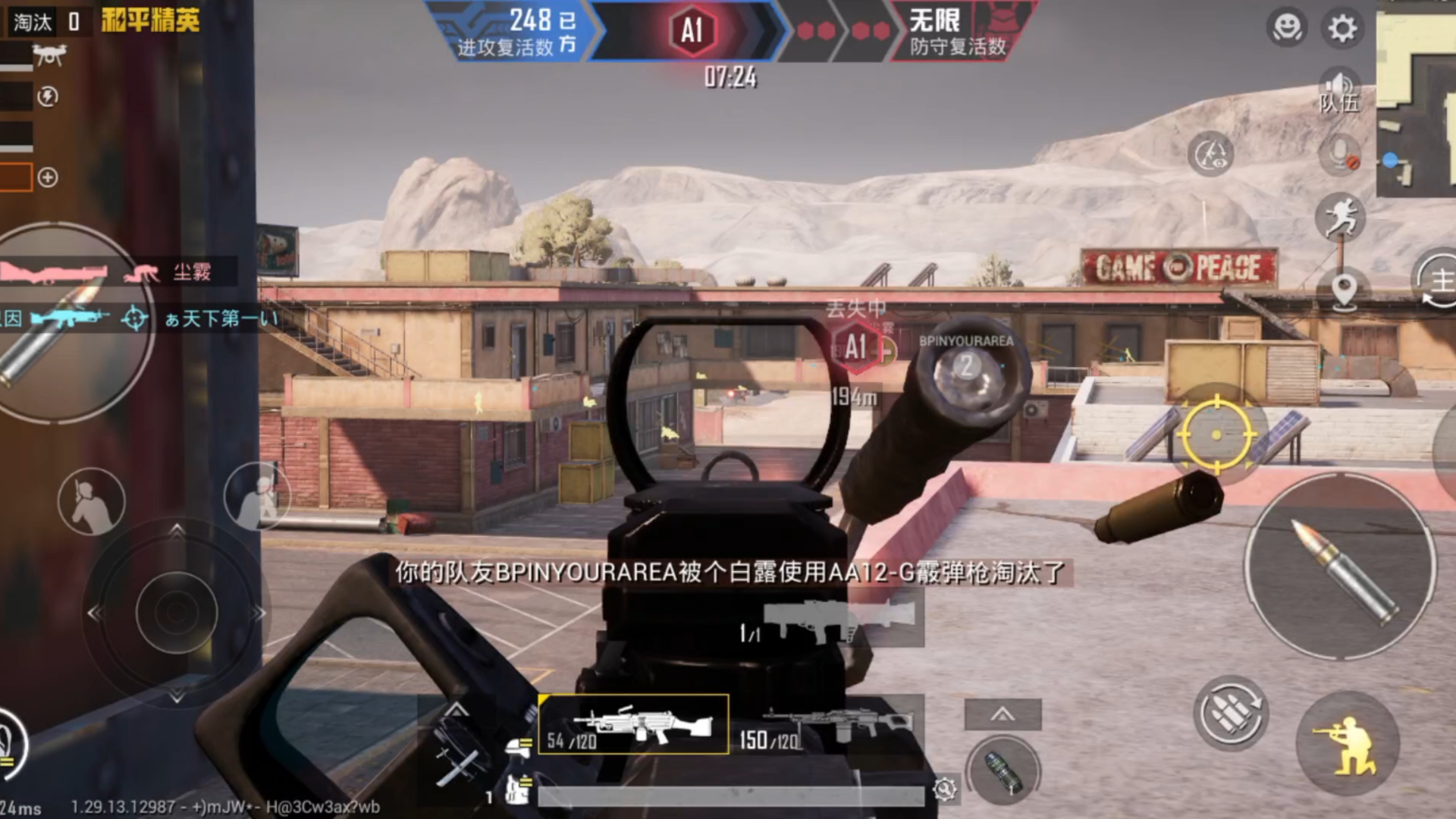Fire using the right bullet button

coord(1341,566)
